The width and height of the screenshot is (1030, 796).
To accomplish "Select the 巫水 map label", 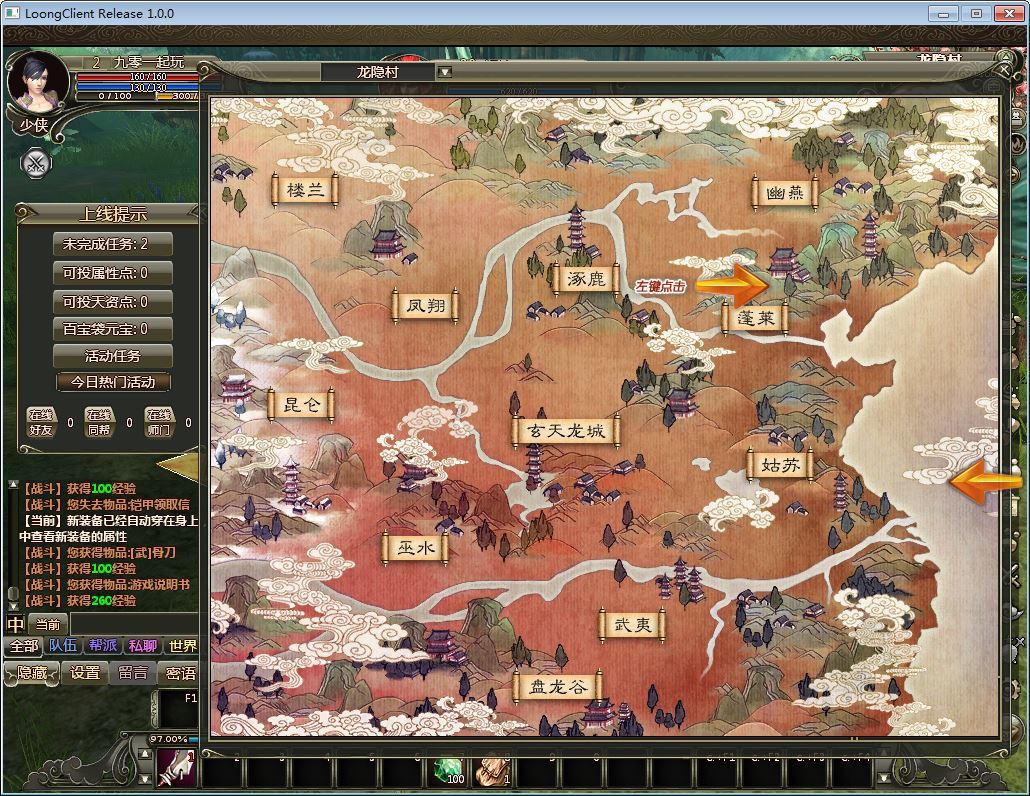I will click(415, 548).
